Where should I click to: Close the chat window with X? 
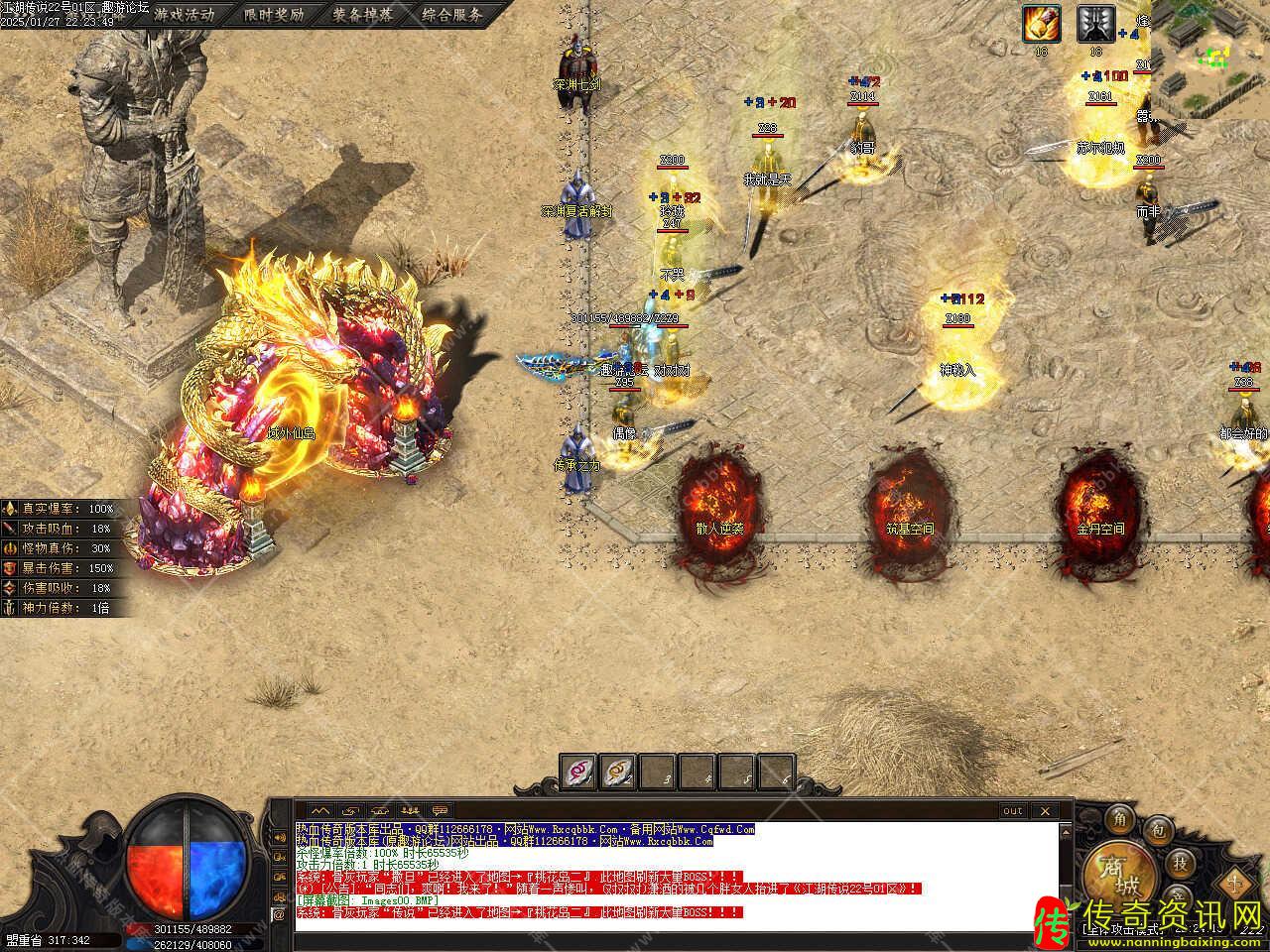point(1044,811)
